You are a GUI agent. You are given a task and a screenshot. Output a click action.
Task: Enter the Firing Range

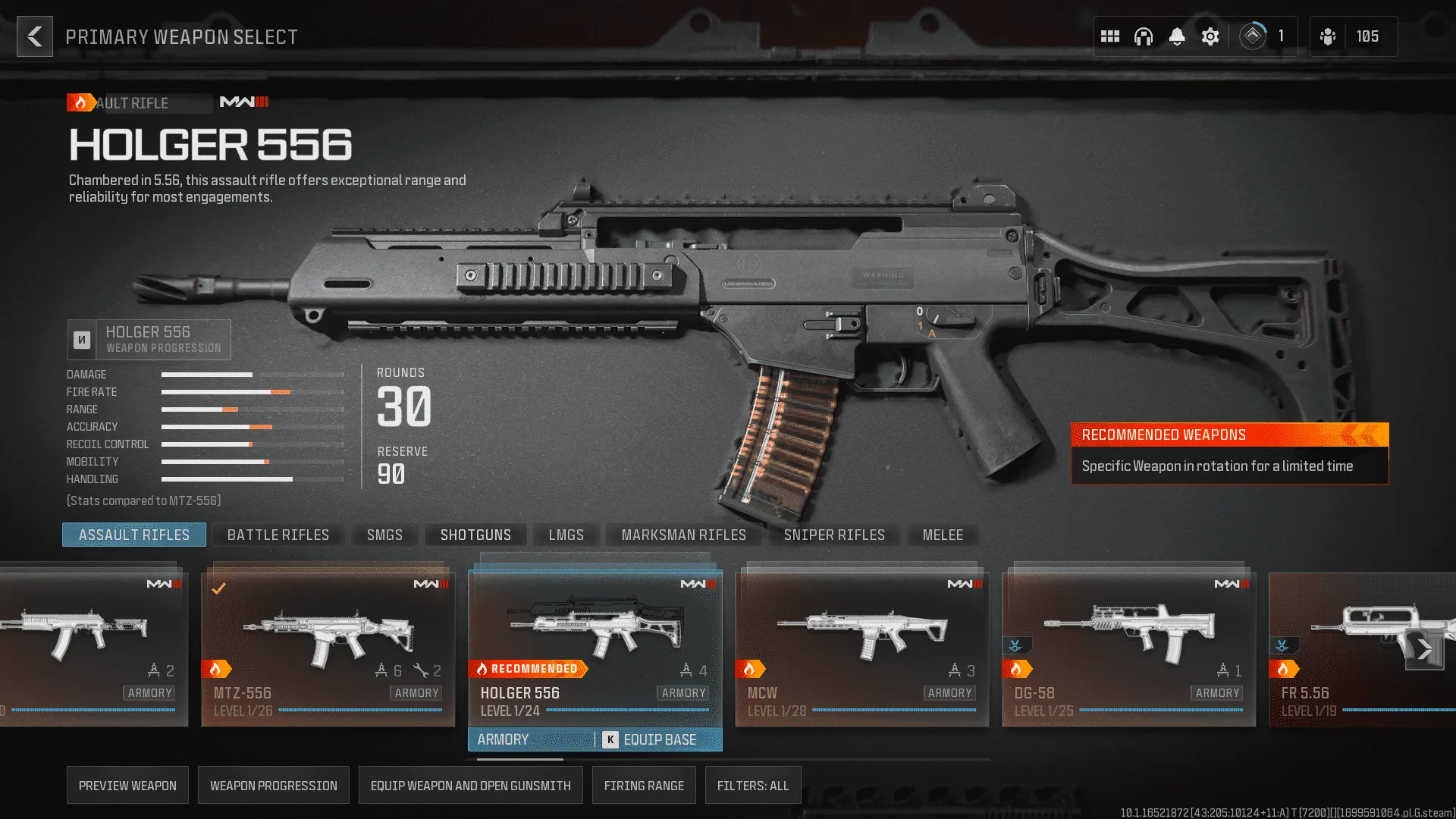tap(644, 786)
